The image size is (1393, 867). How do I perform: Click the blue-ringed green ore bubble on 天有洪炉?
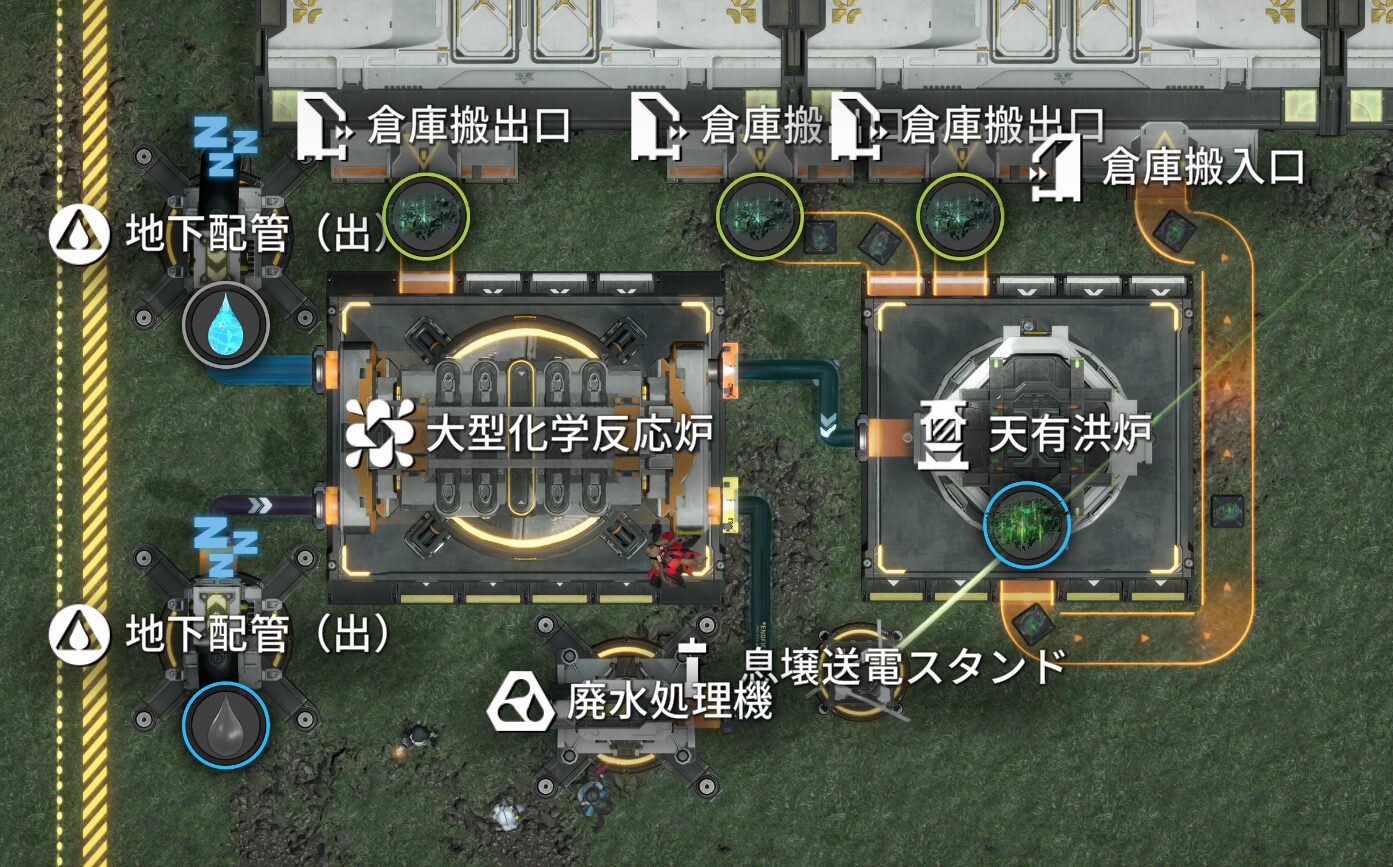pyautogui.click(x=1027, y=524)
